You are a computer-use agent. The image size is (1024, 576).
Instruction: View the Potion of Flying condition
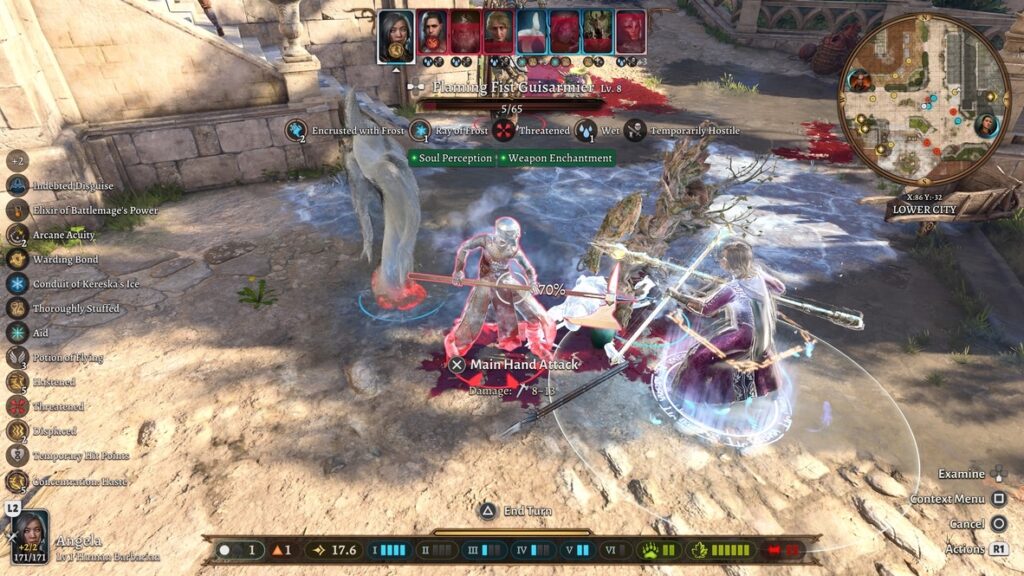pyautogui.click(x=17, y=357)
